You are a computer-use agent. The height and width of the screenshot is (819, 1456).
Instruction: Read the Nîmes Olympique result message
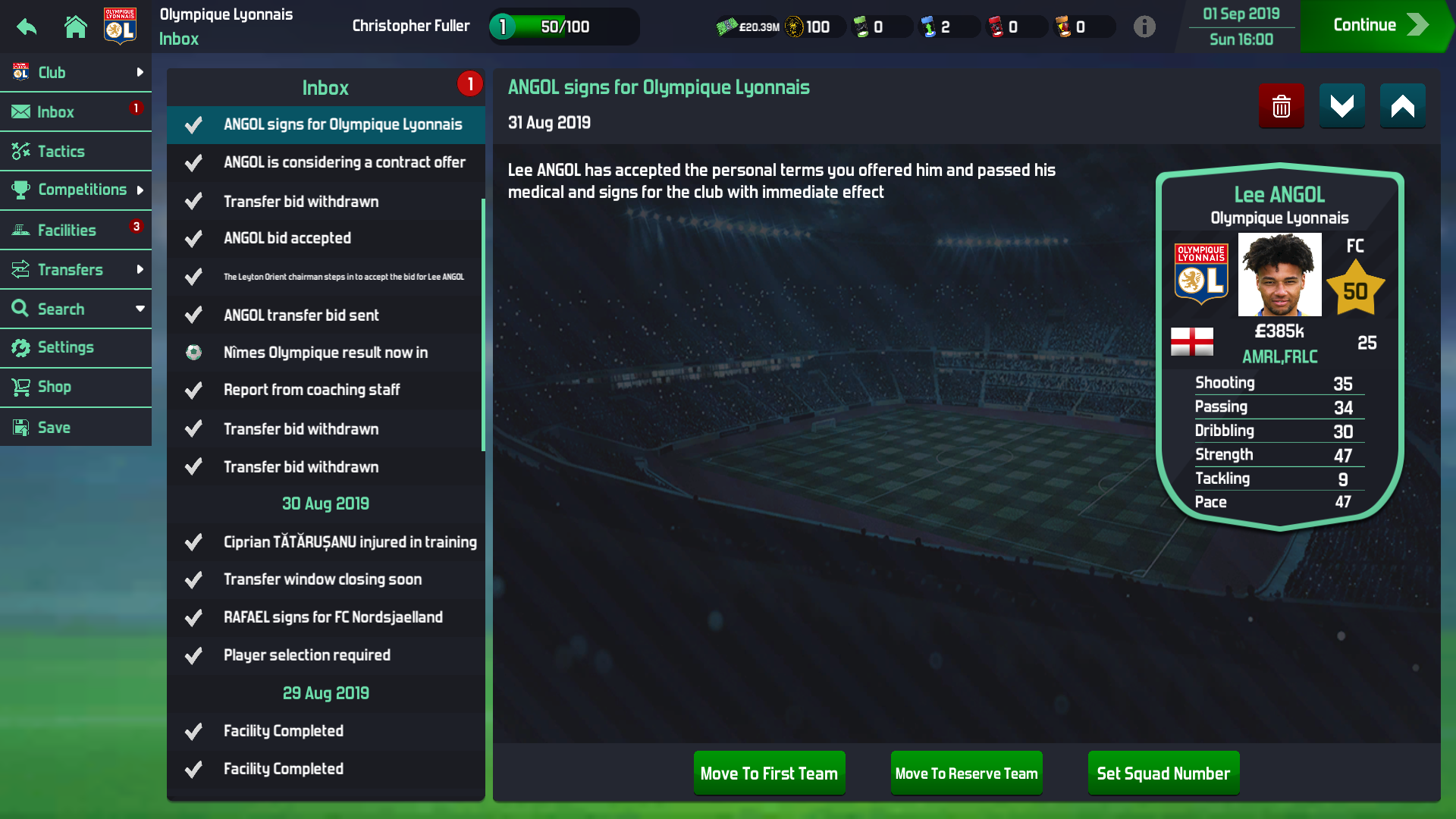[x=325, y=353]
